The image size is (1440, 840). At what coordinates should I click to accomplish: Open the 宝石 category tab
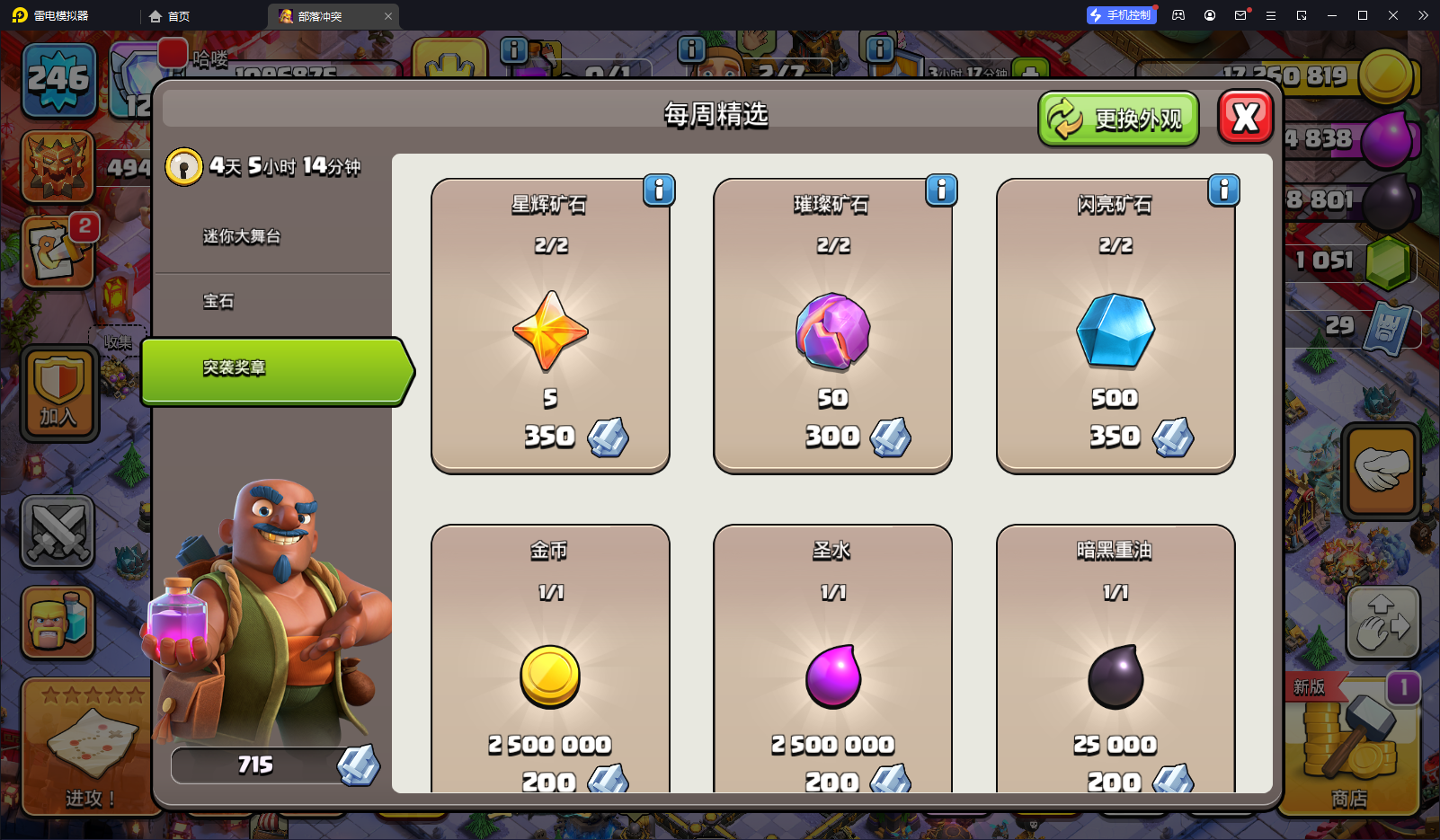(x=218, y=302)
